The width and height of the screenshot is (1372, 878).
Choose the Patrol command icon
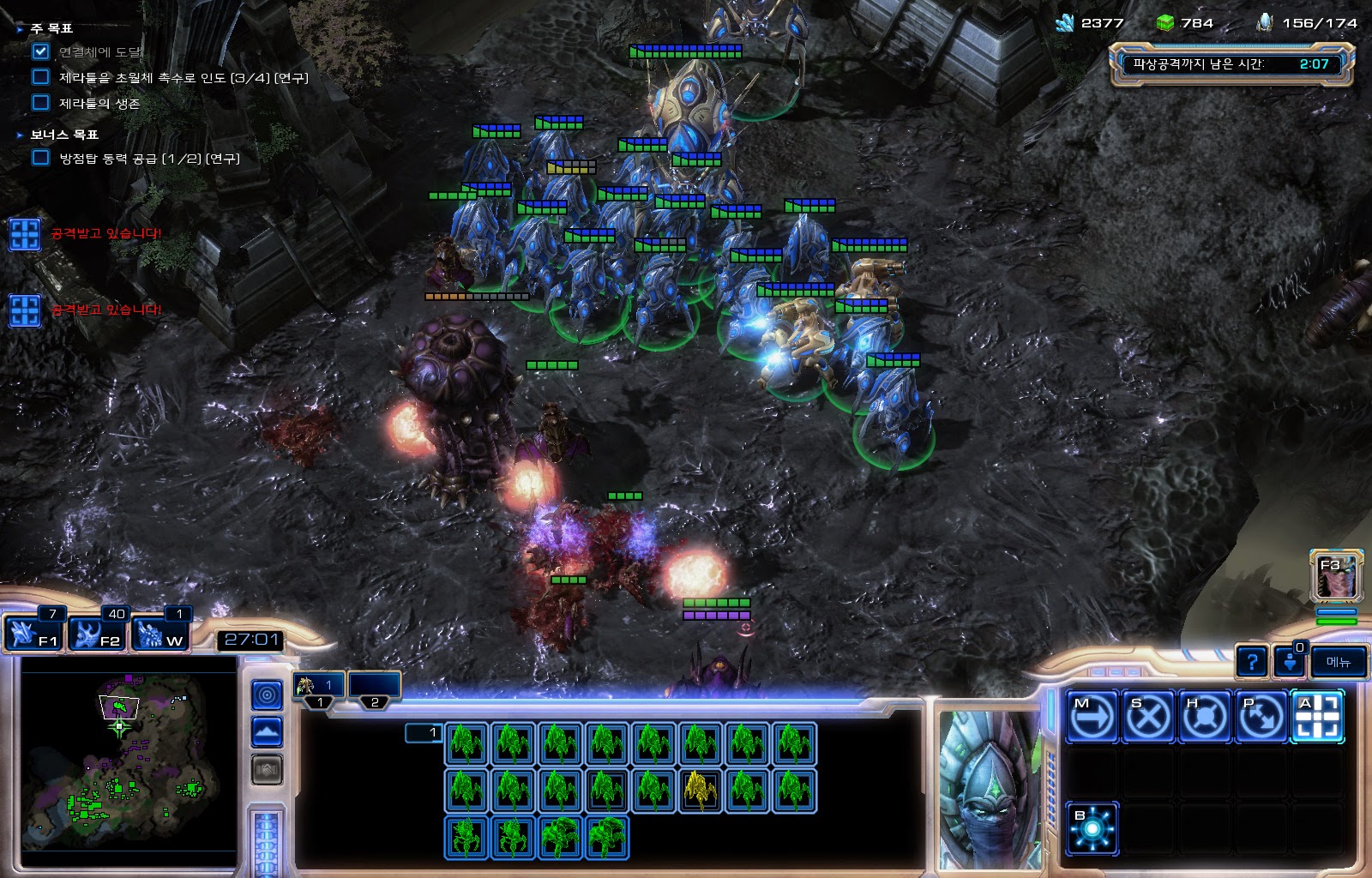point(1261,716)
